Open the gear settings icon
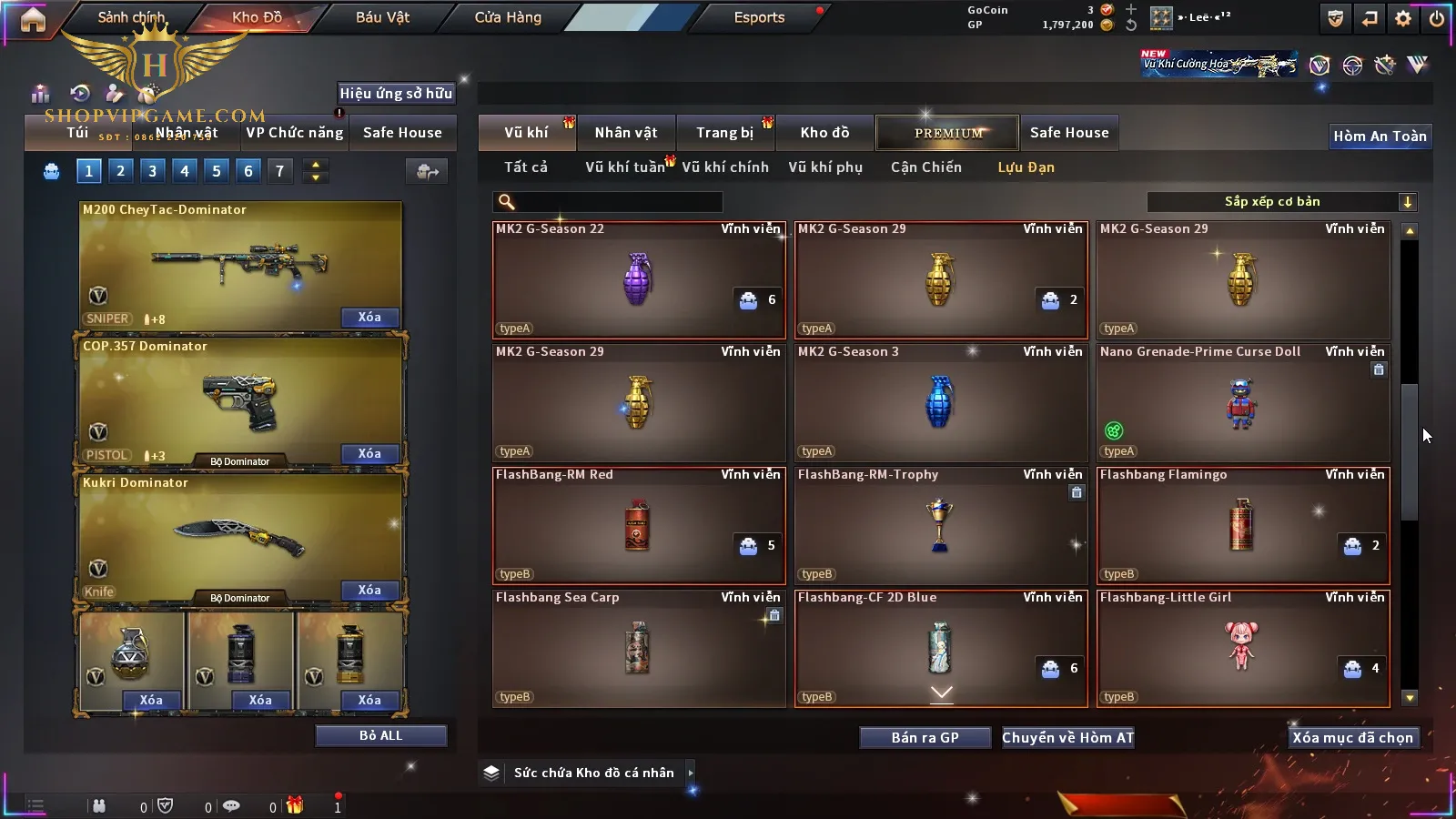1456x819 pixels. pos(1403,18)
